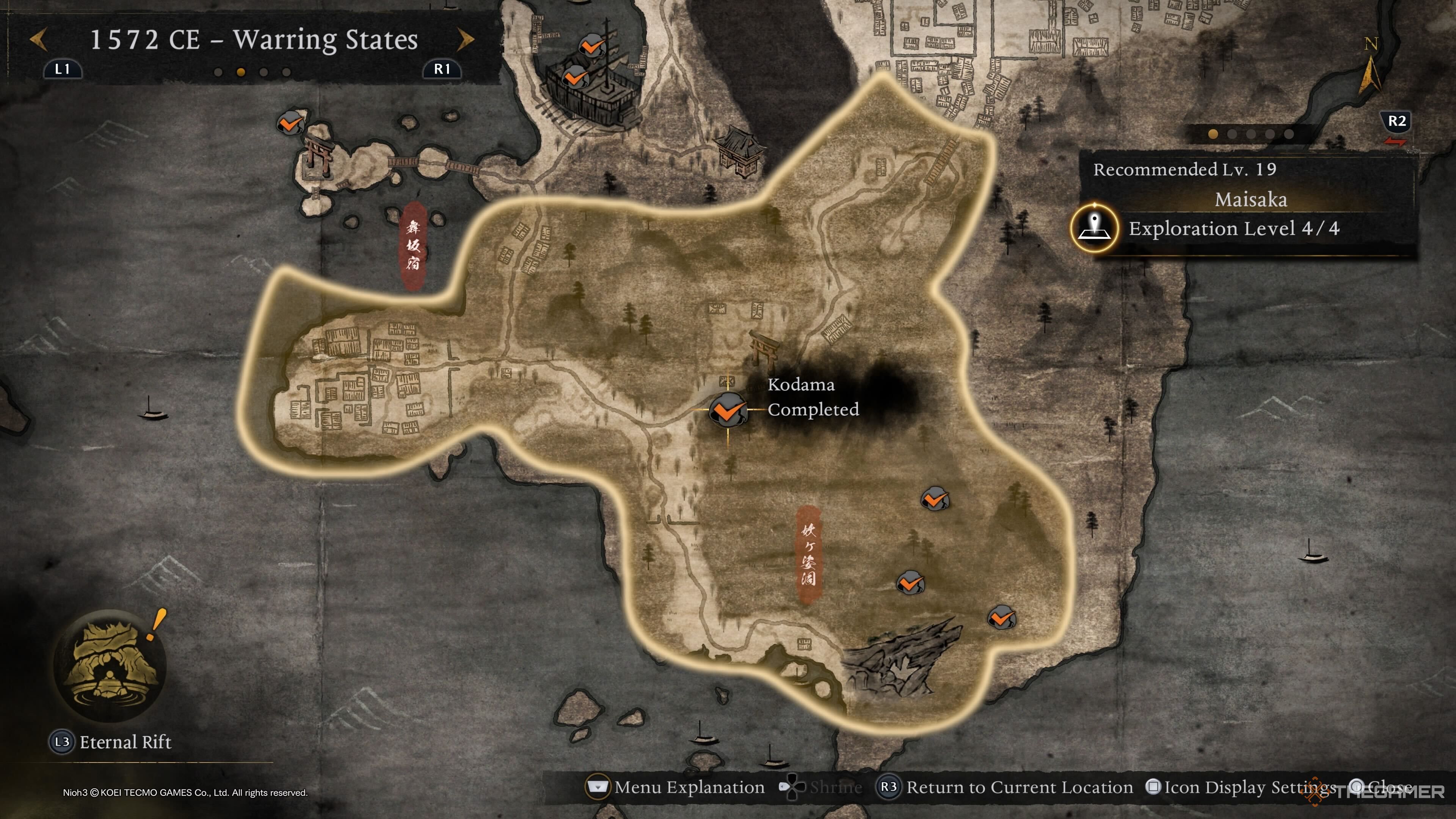Open the Eternal Rift icon
The height and width of the screenshot is (819, 1456).
click(x=110, y=665)
